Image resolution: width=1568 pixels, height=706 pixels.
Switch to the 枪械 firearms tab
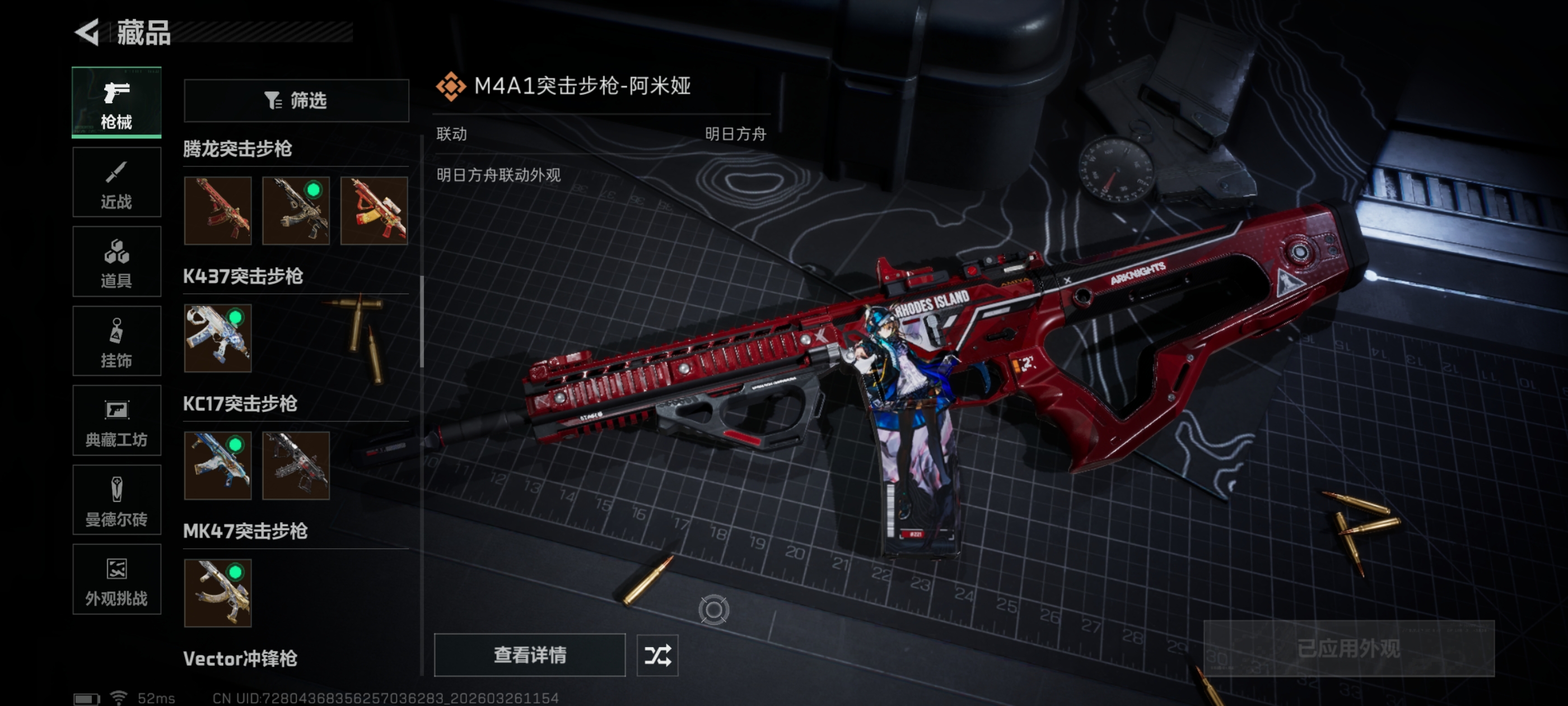tap(116, 103)
